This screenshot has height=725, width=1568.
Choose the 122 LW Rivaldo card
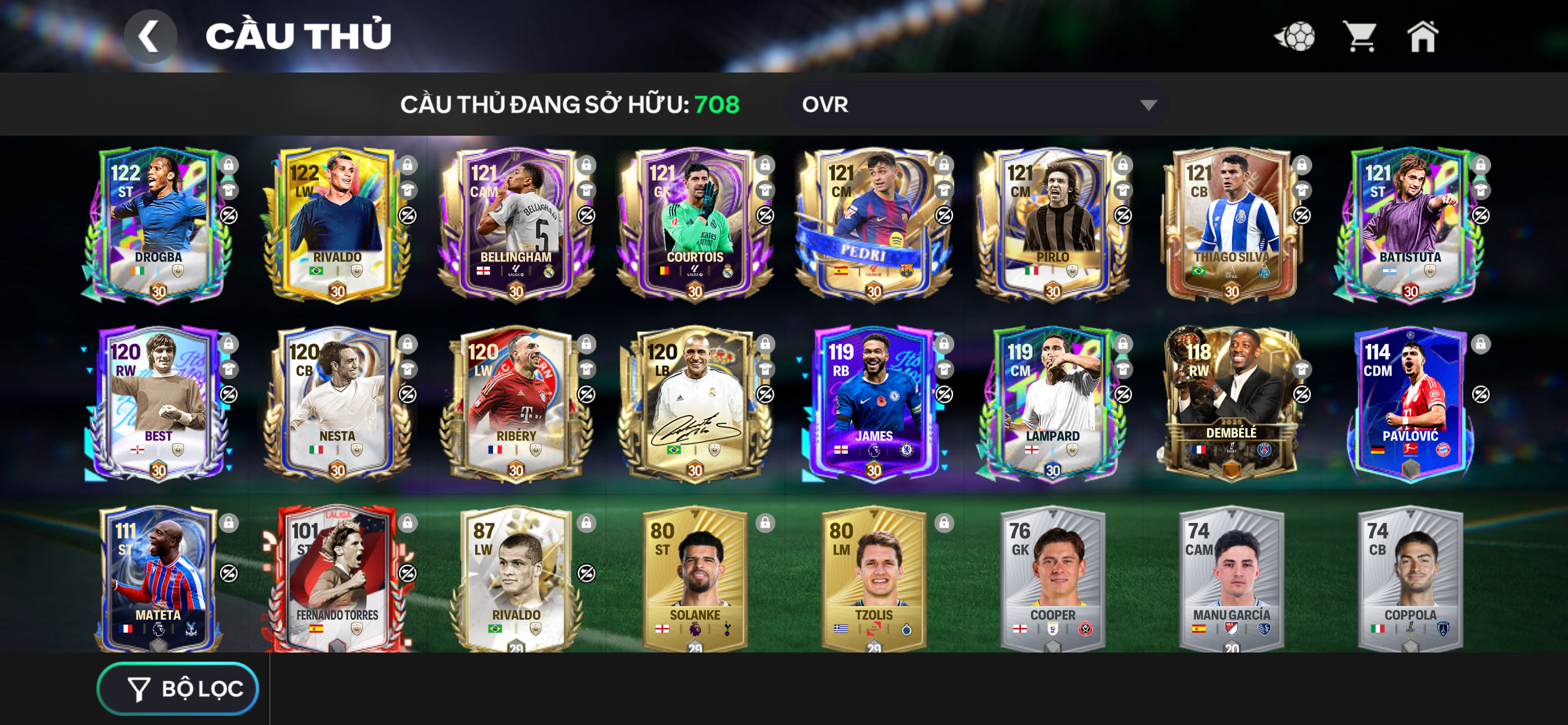[336, 224]
